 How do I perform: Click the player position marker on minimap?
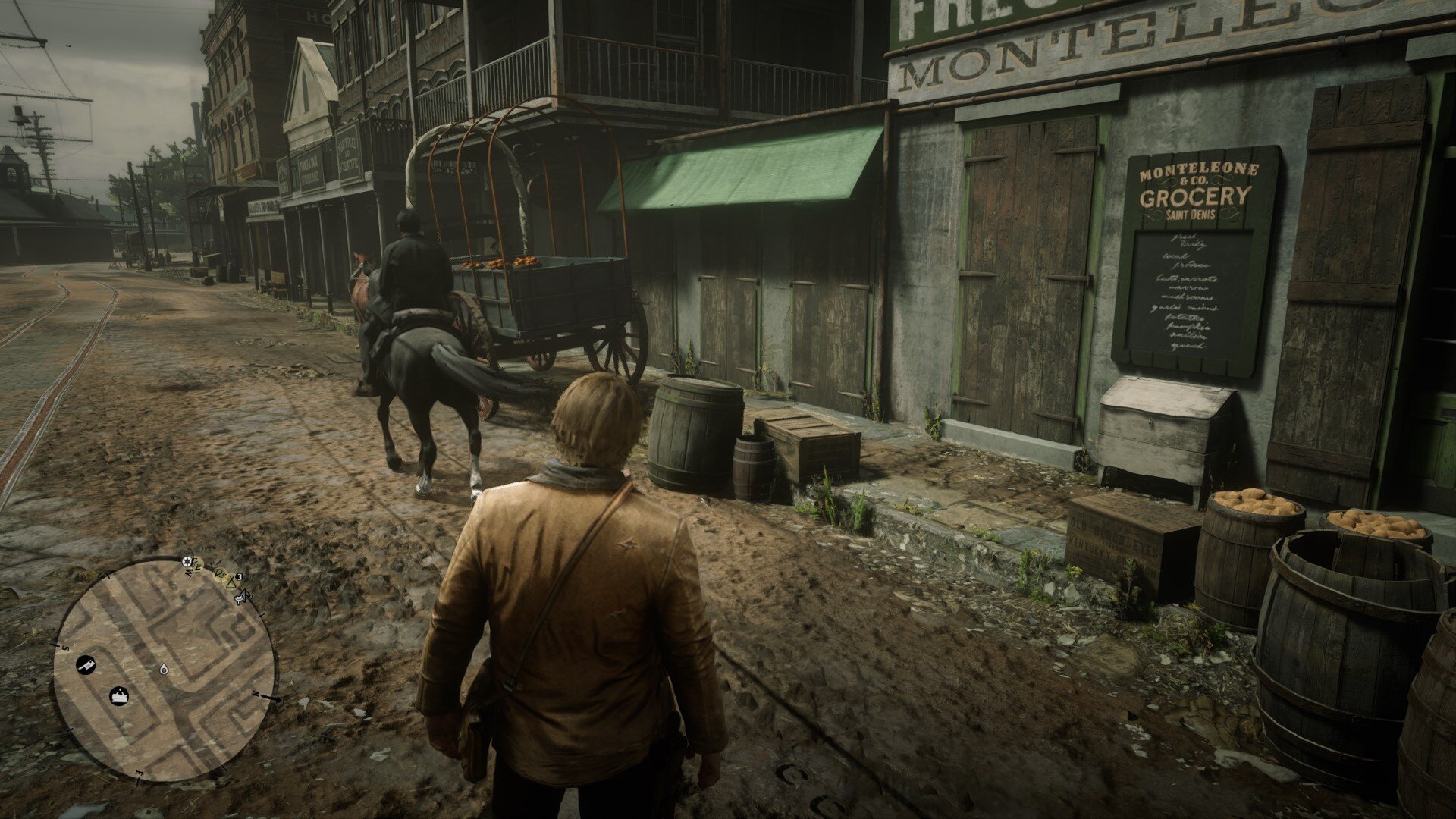[165, 669]
